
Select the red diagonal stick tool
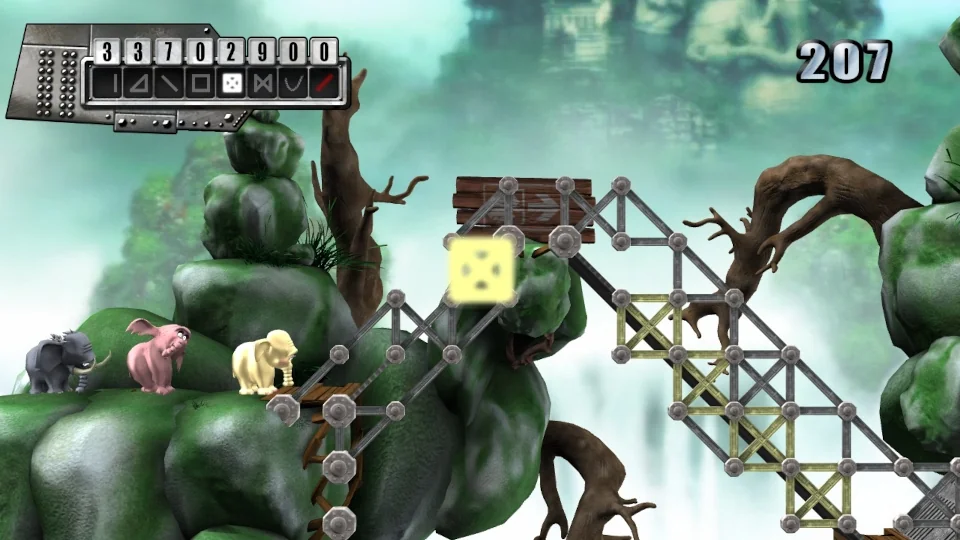coord(324,84)
